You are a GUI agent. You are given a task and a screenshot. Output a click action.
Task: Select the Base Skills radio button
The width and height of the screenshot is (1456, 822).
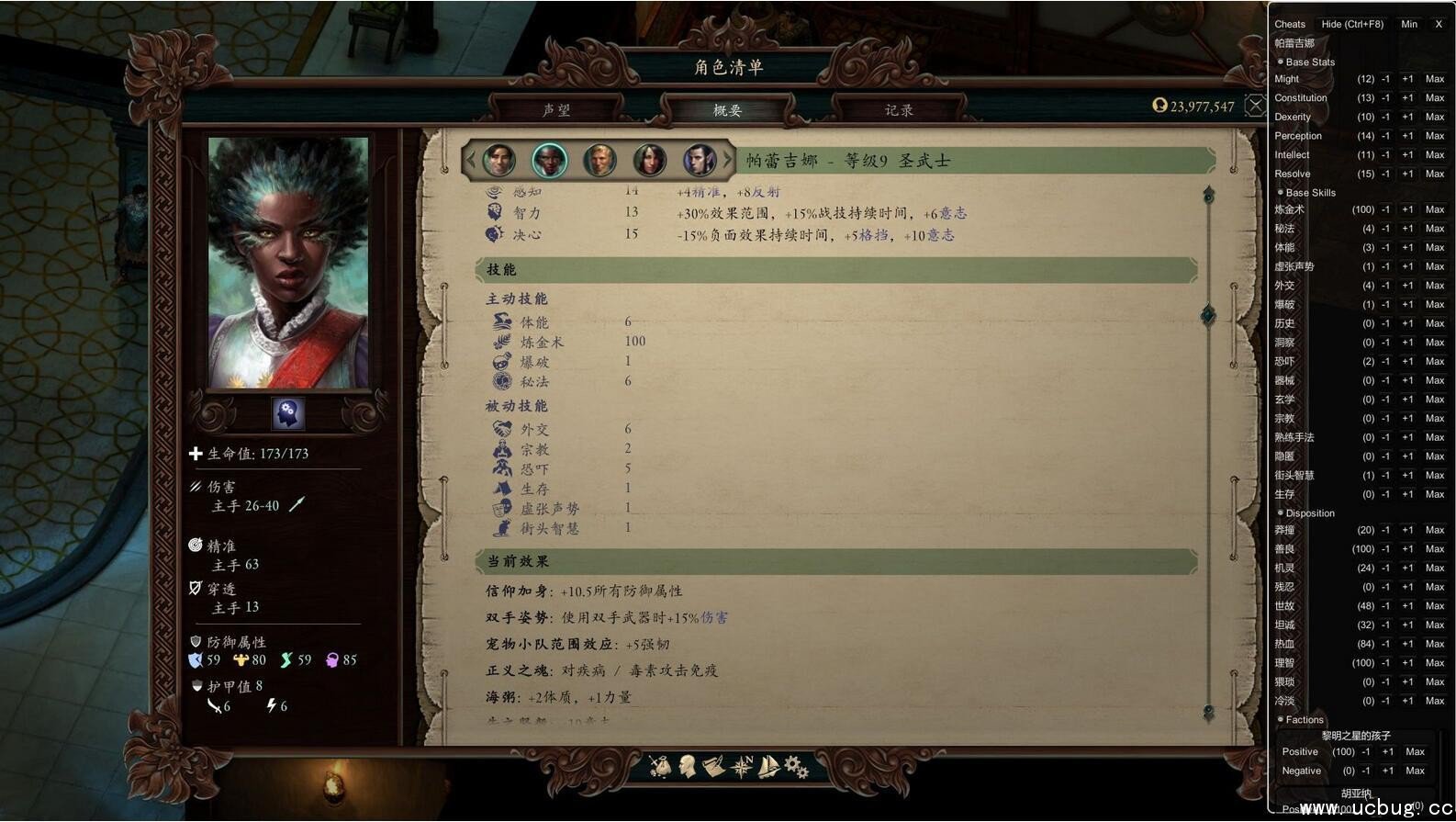[1280, 193]
